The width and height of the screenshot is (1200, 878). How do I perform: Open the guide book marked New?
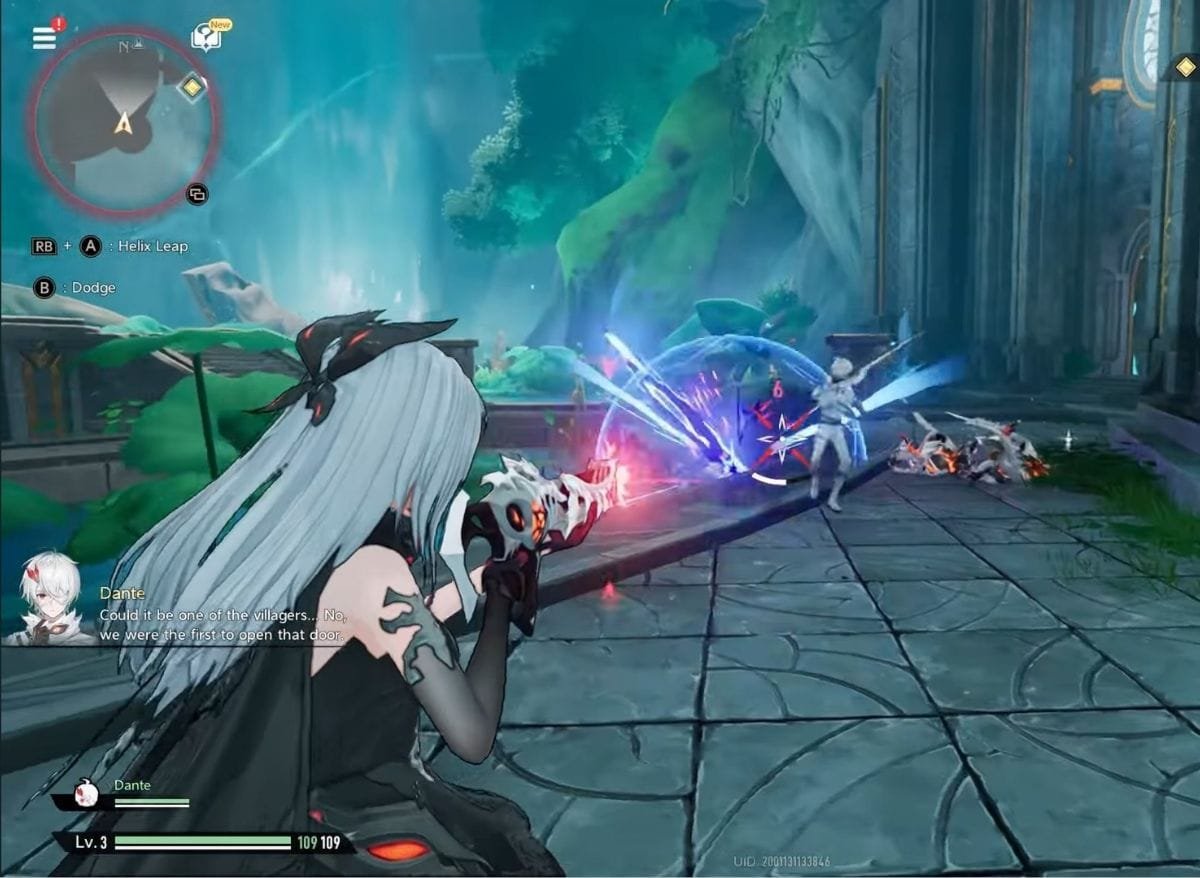point(205,38)
